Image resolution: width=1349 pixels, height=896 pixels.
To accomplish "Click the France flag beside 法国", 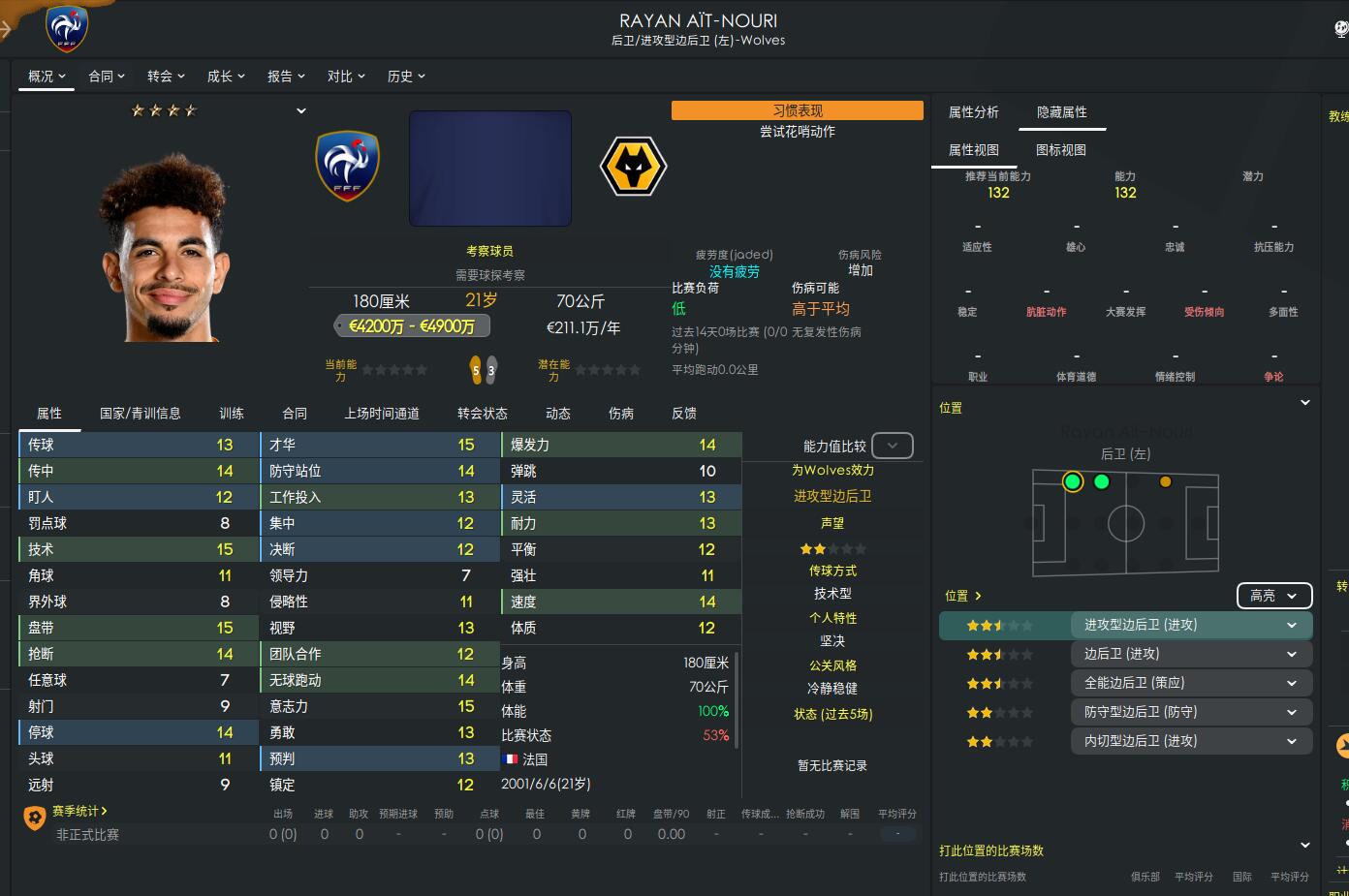I will point(511,758).
